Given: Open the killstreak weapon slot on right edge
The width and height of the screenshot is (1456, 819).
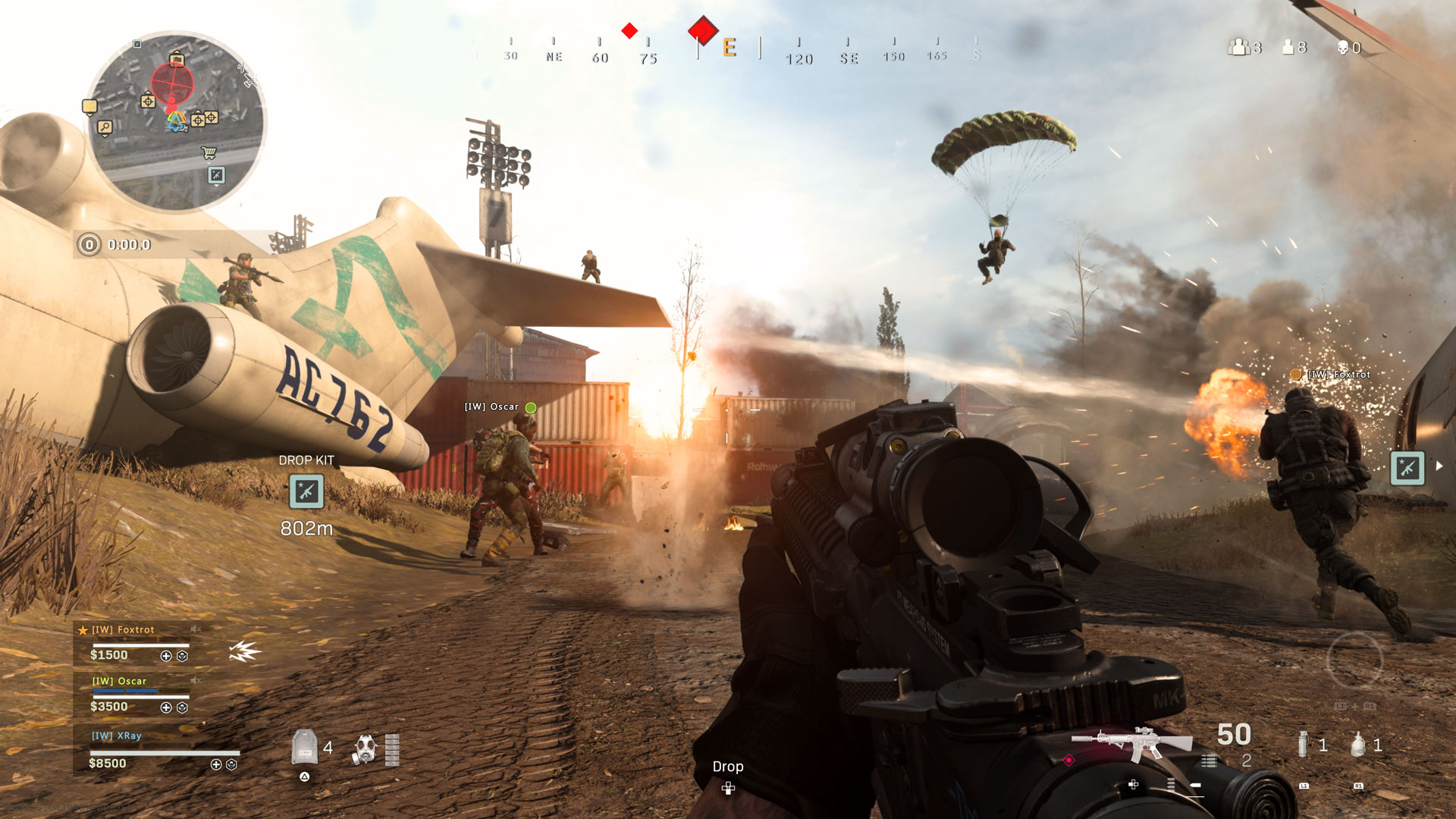Looking at the screenshot, I should tap(1409, 467).
